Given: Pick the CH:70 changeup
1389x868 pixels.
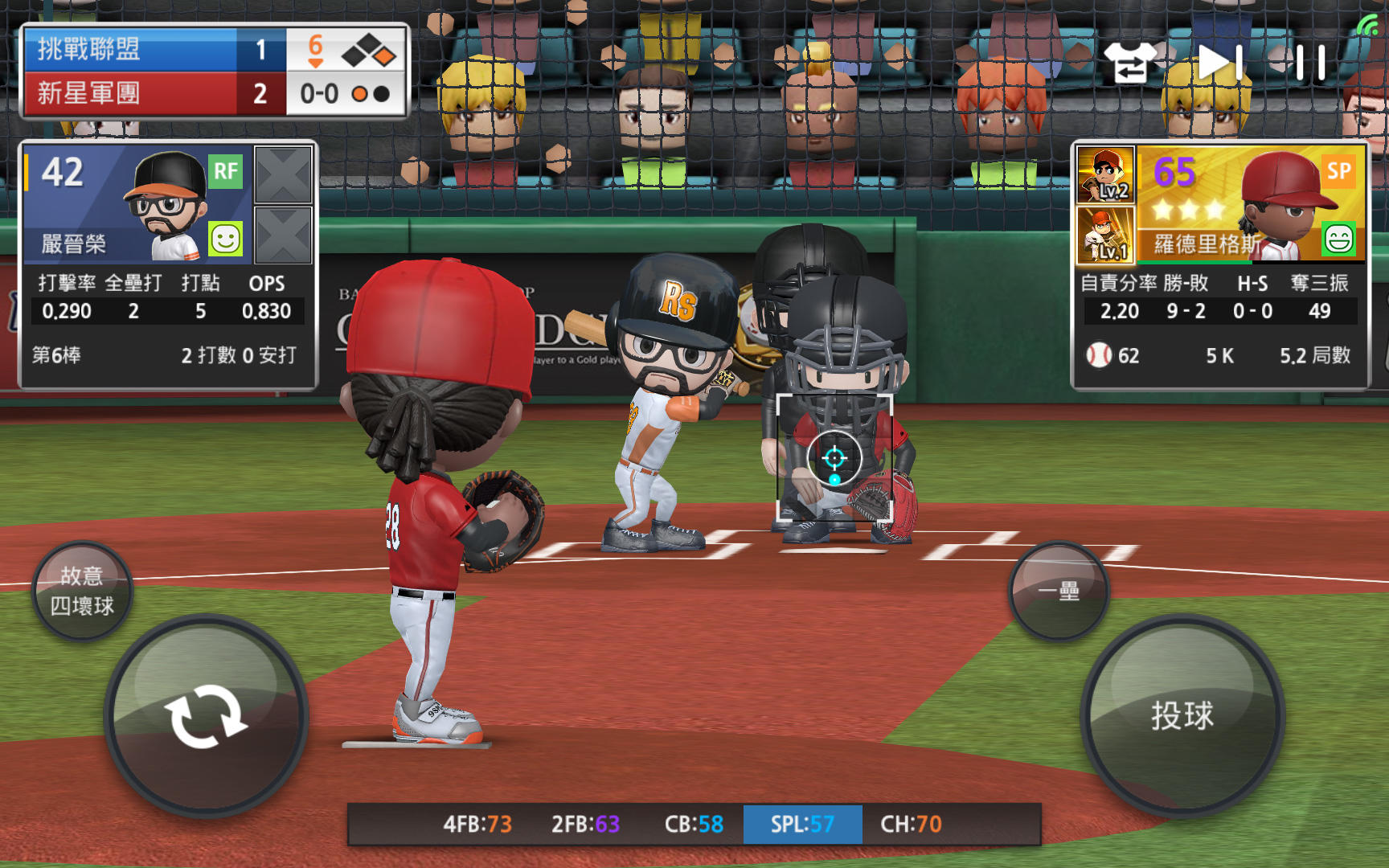Looking at the screenshot, I should [911, 824].
